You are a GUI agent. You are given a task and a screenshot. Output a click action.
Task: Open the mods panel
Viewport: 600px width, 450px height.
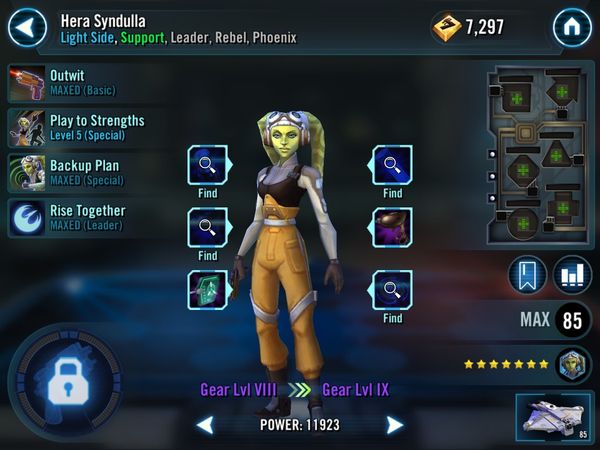coord(538,156)
